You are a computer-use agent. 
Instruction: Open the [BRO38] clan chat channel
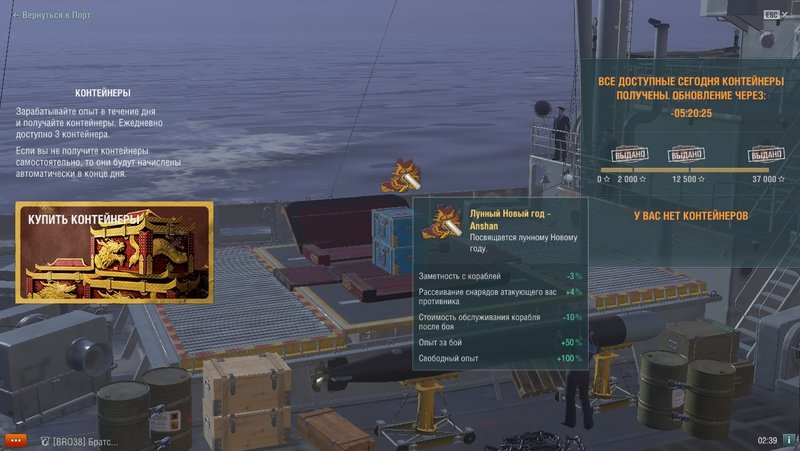point(80,440)
